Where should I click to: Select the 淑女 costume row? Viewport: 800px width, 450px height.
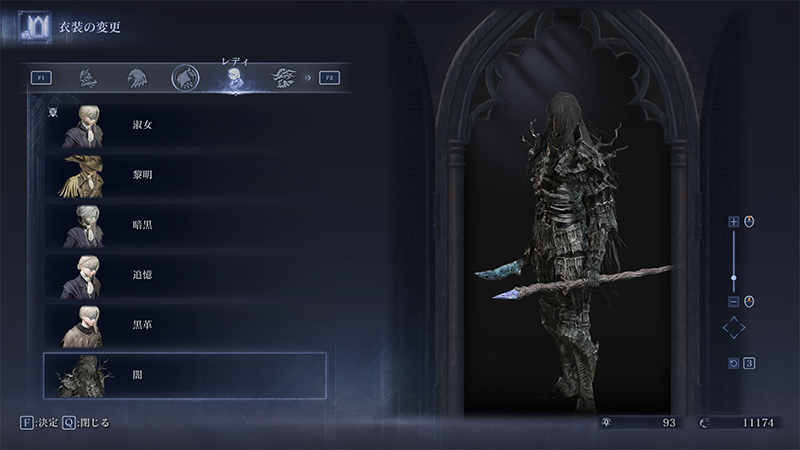tap(185, 126)
